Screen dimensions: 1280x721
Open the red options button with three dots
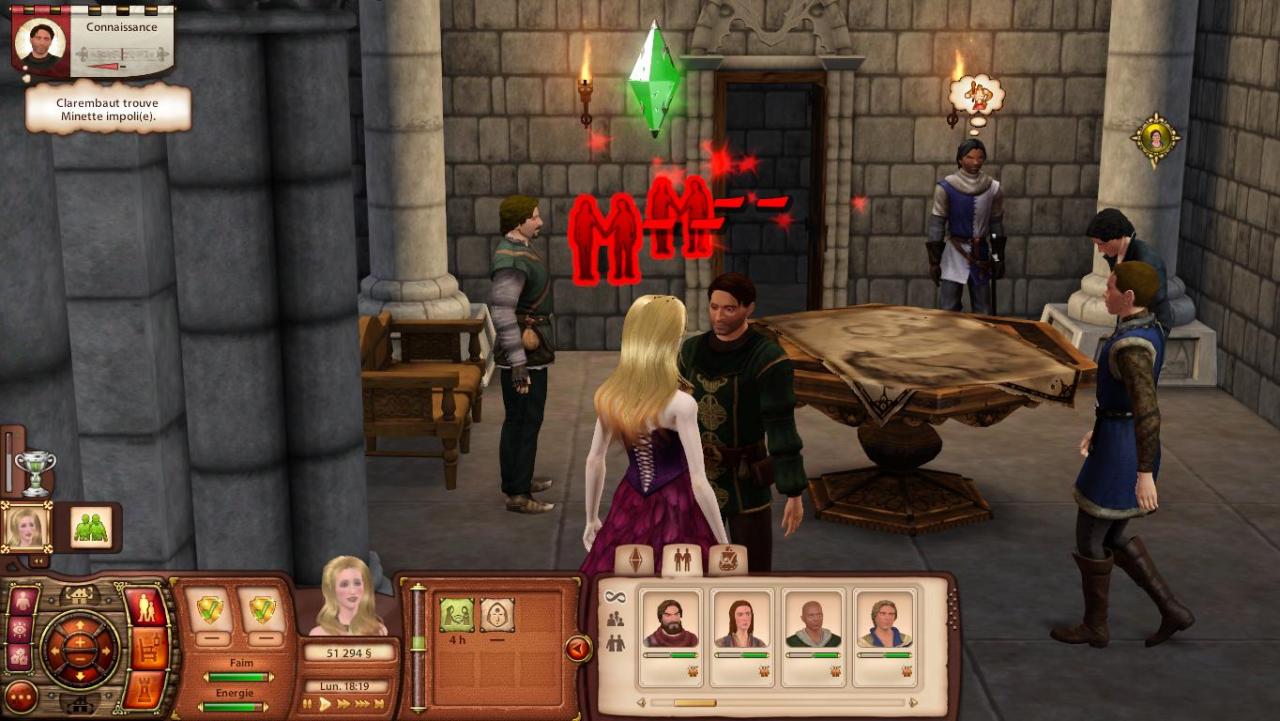[22, 696]
